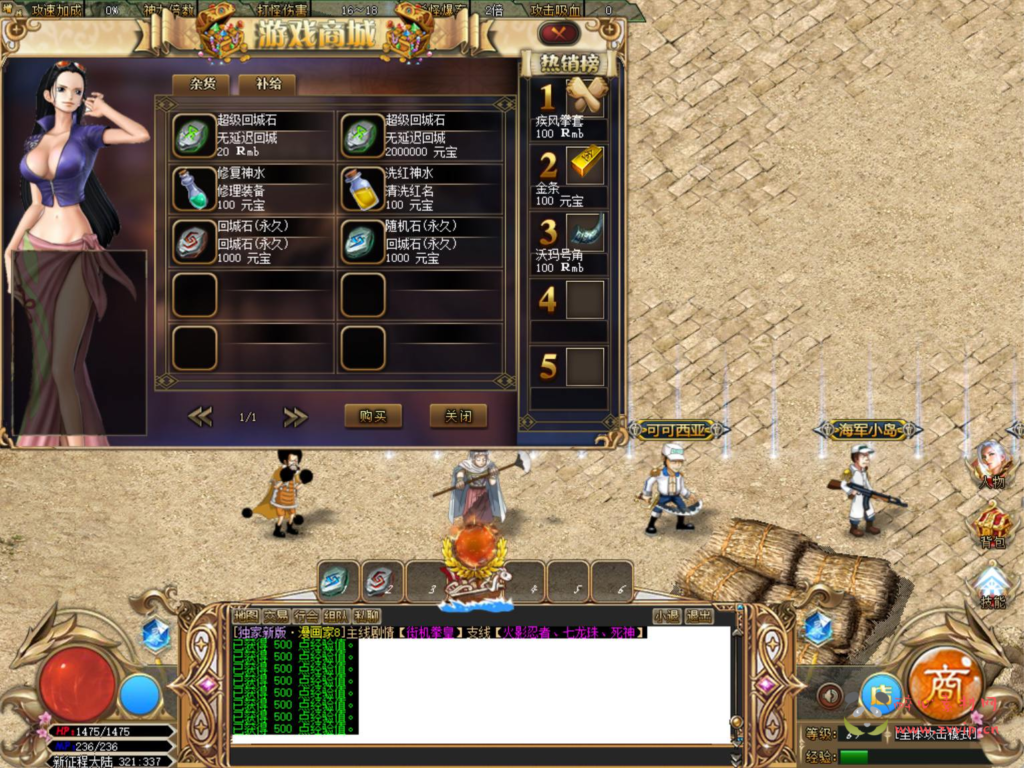The width and height of the screenshot is (1024, 768).
Task: Switch to the 杂货 shop tab
Action: click(201, 85)
